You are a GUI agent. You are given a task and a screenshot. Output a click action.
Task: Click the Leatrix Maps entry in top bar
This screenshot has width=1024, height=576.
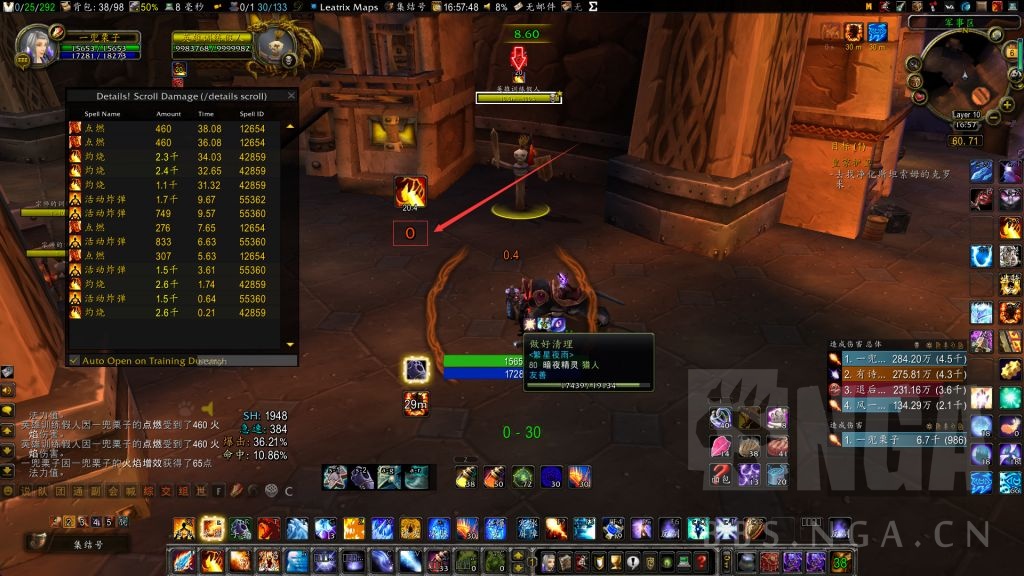(x=339, y=7)
